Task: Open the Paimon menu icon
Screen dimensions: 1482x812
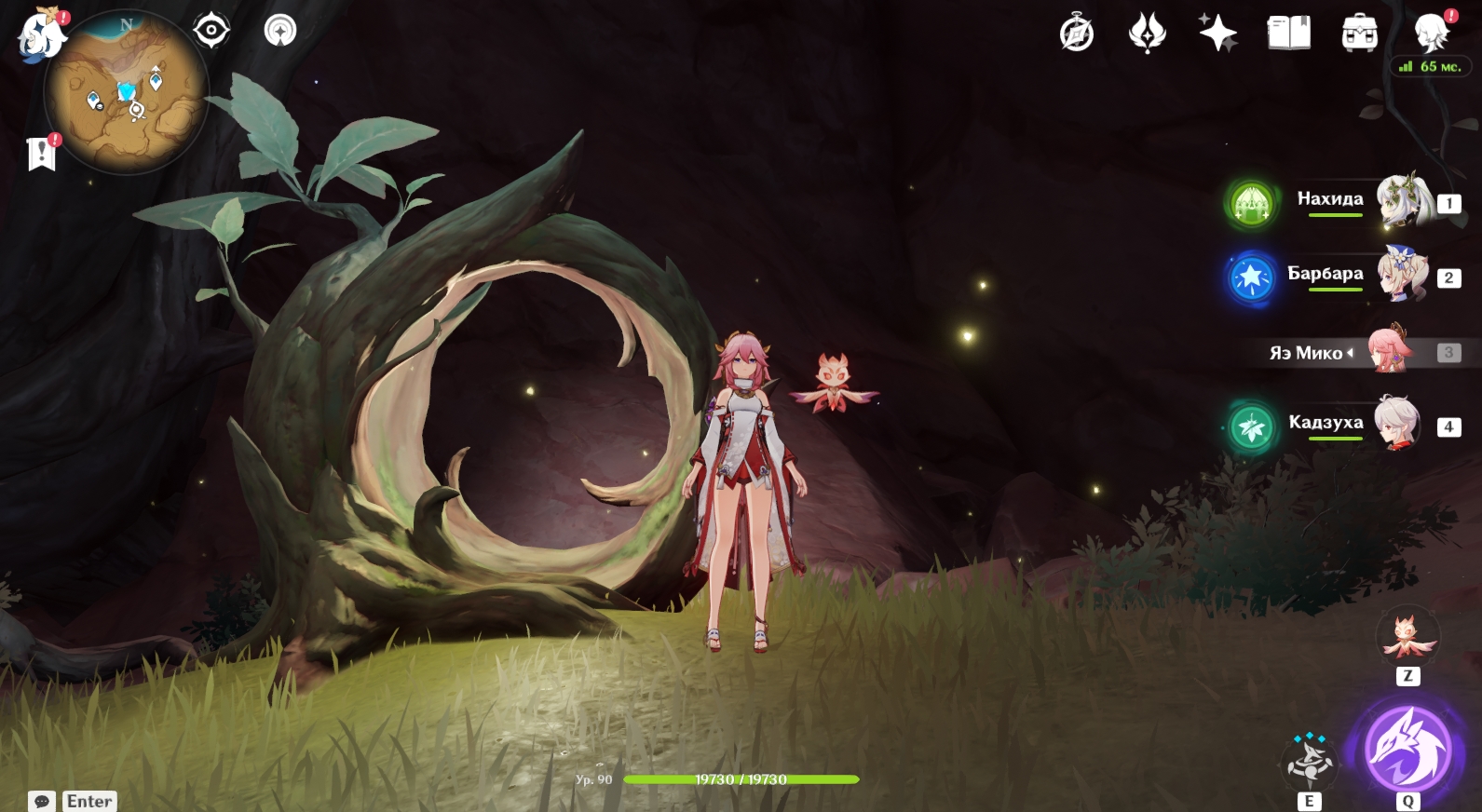Action: tap(42, 35)
